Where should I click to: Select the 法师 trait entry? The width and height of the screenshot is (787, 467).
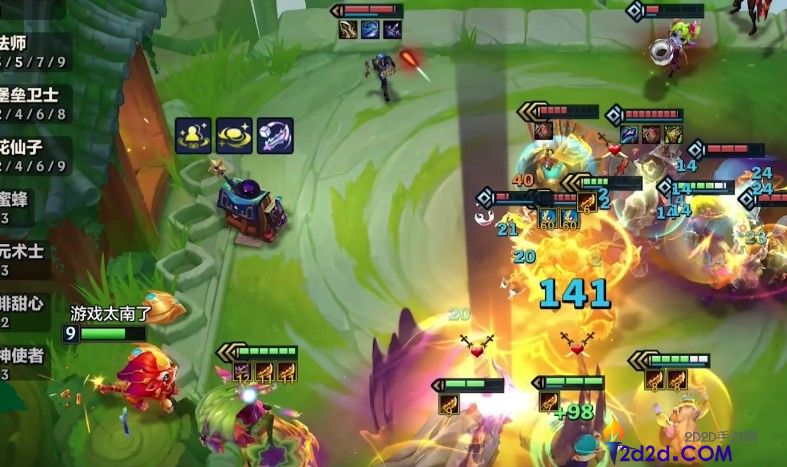click(28, 52)
